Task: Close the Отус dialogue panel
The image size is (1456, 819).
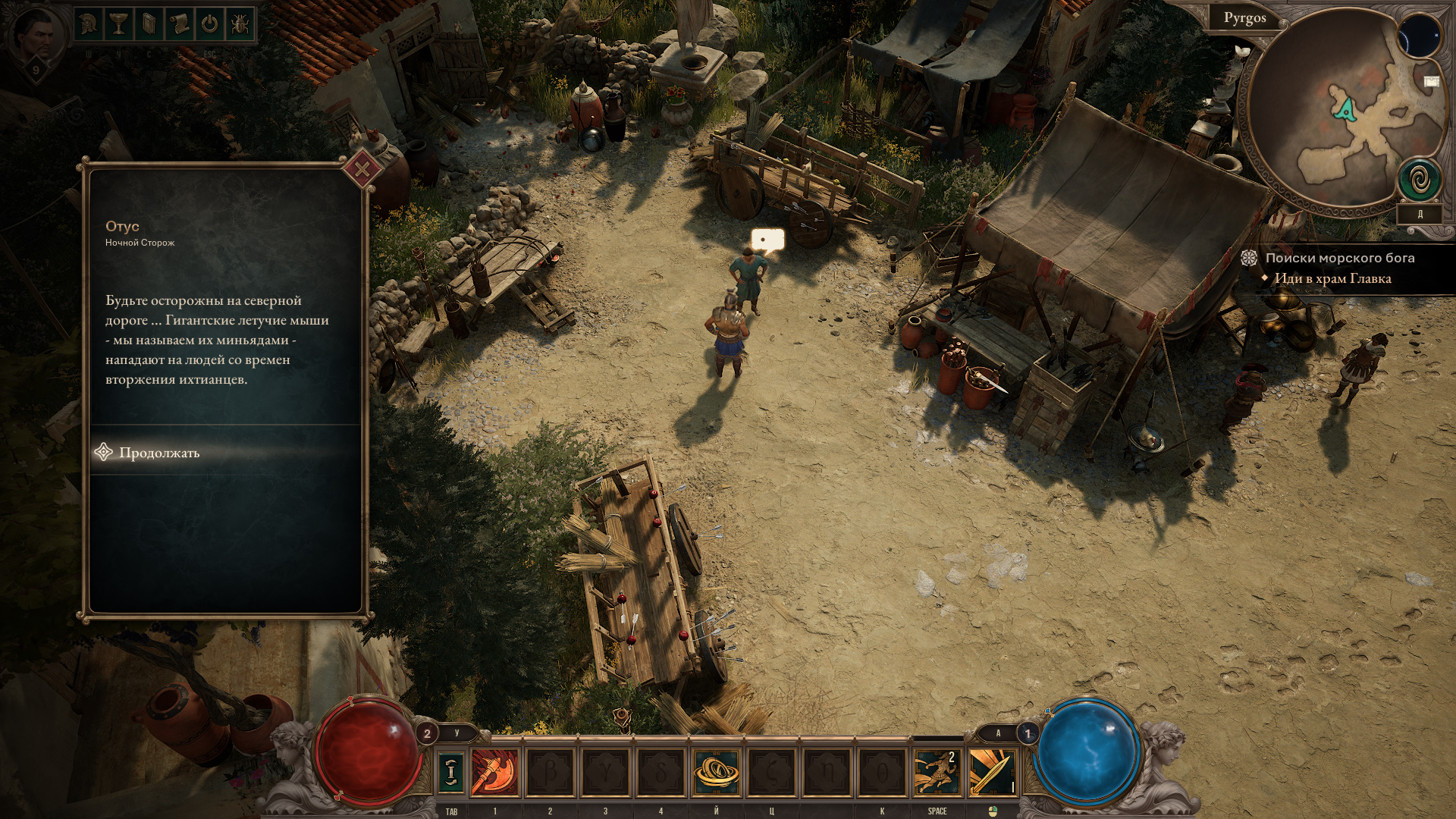Action: click(x=362, y=169)
